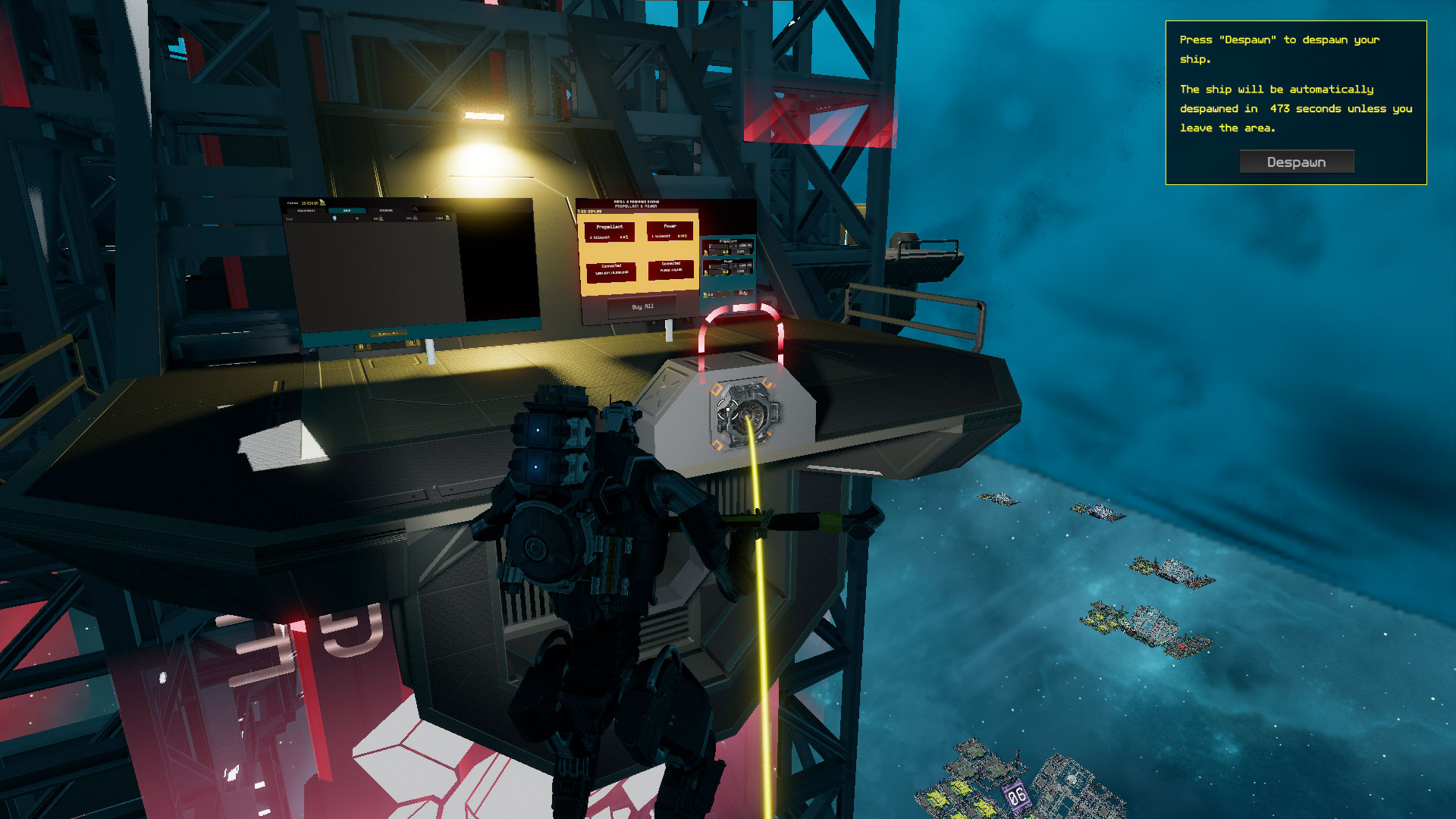Click the Propellant quantity input field
This screenshot has height=819, width=1456.
tap(719, 246)
